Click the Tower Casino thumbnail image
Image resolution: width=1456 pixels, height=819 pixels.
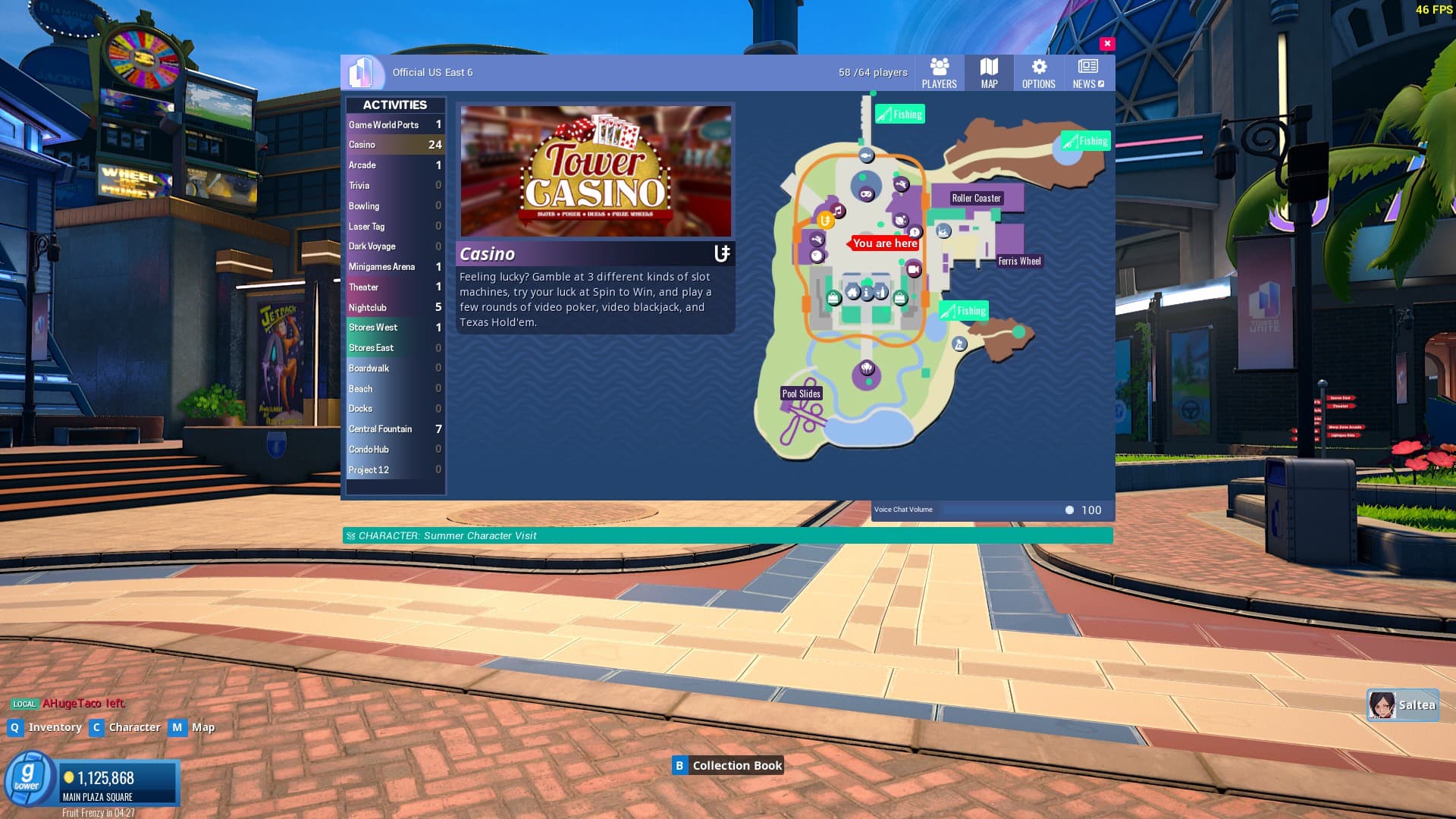(x=596, y=171)
